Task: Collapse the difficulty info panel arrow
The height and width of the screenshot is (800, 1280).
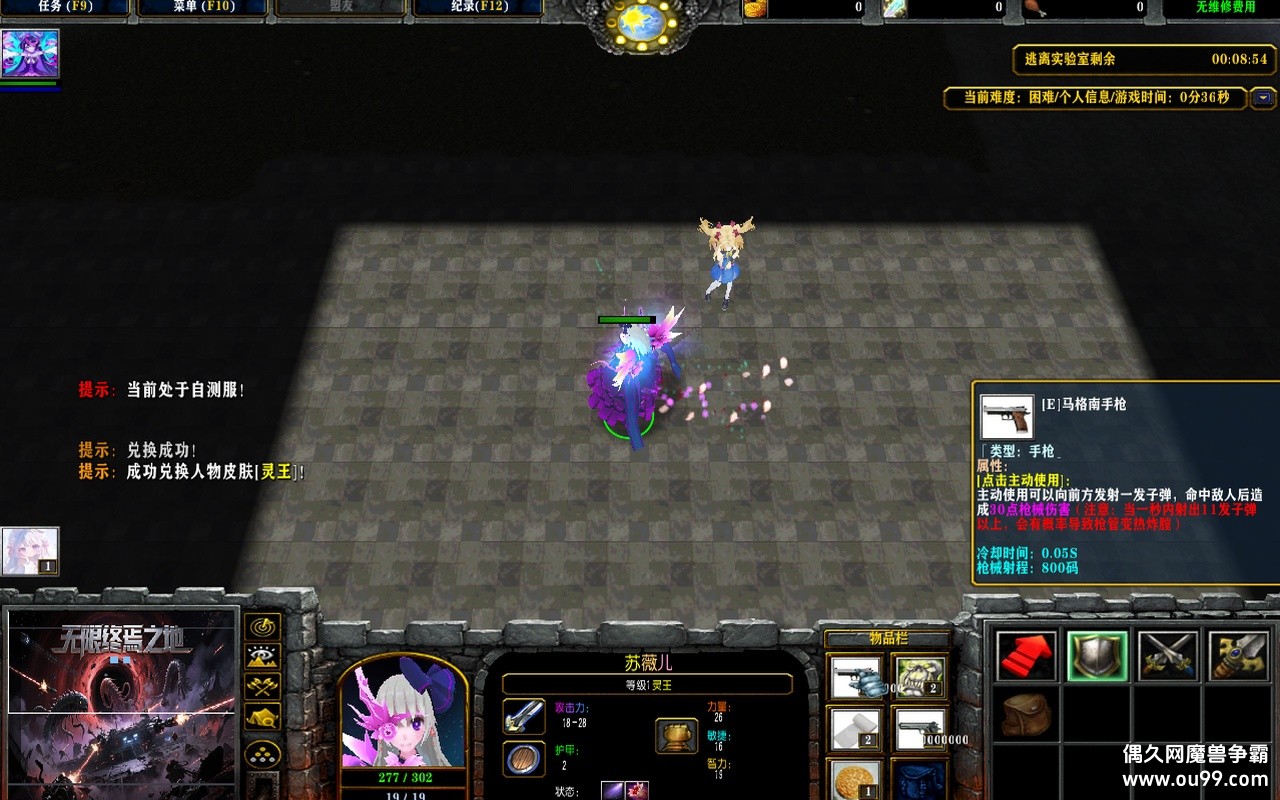Action: click(x=1264, y=98)
